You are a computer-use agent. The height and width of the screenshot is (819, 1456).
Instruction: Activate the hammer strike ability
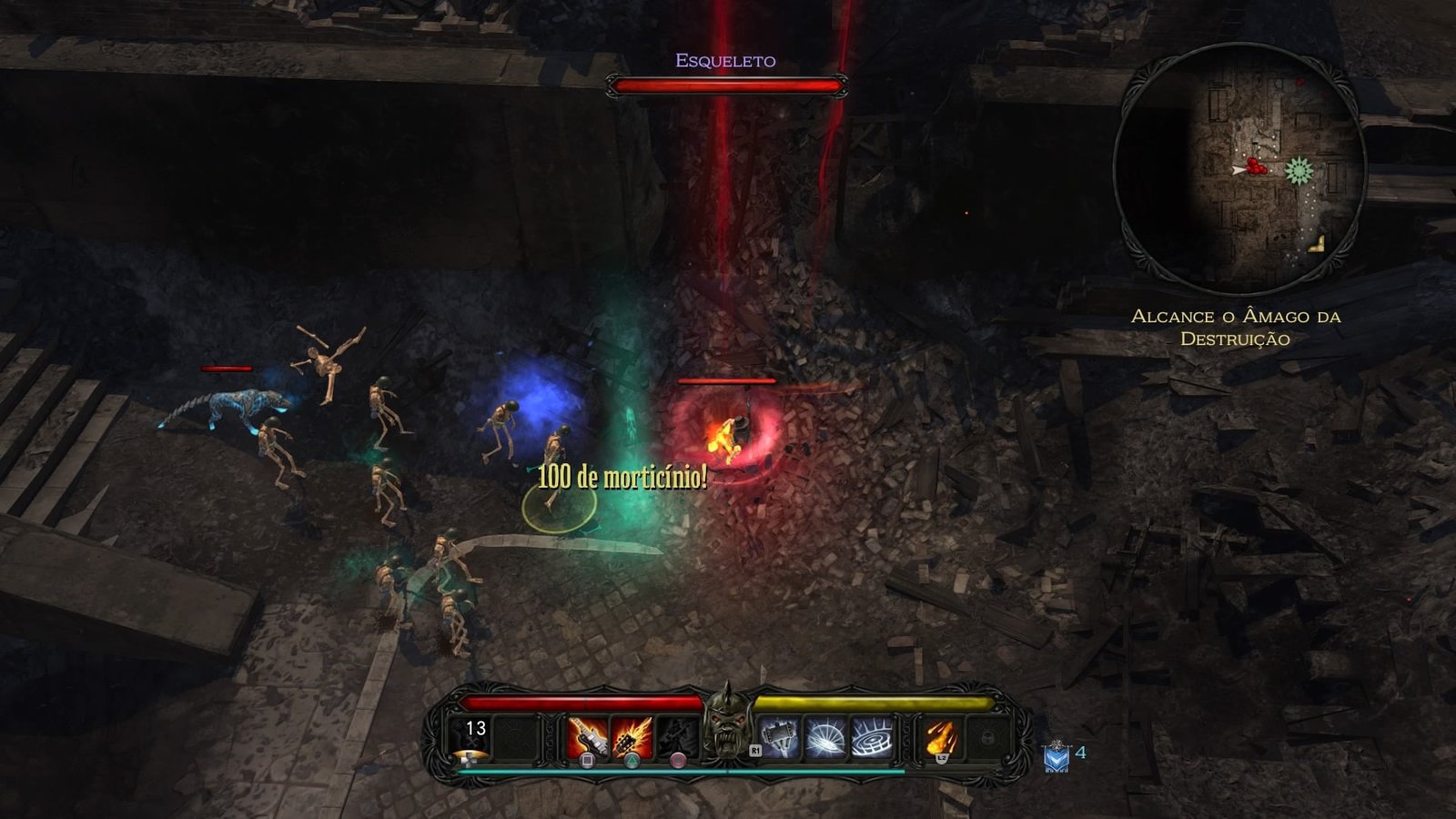click(780, 736)
